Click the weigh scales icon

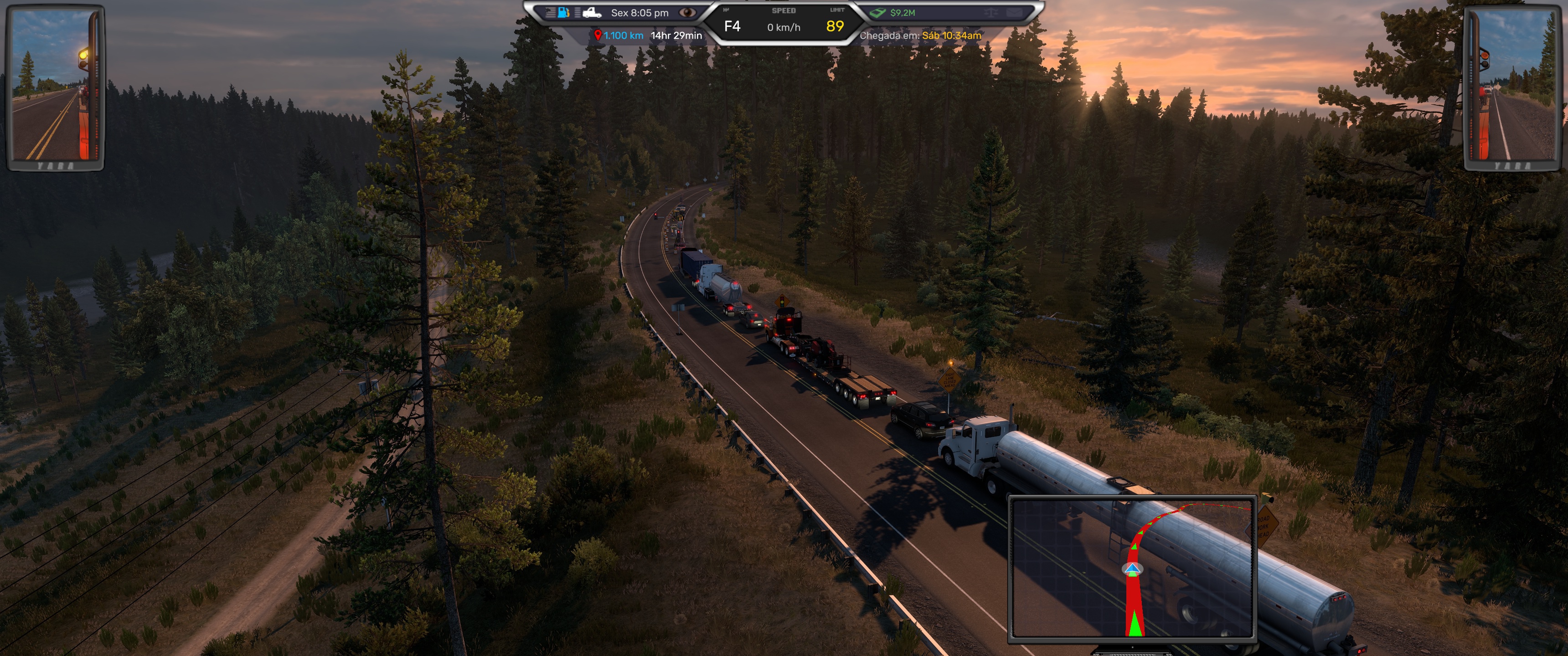(x=990, y=12)
